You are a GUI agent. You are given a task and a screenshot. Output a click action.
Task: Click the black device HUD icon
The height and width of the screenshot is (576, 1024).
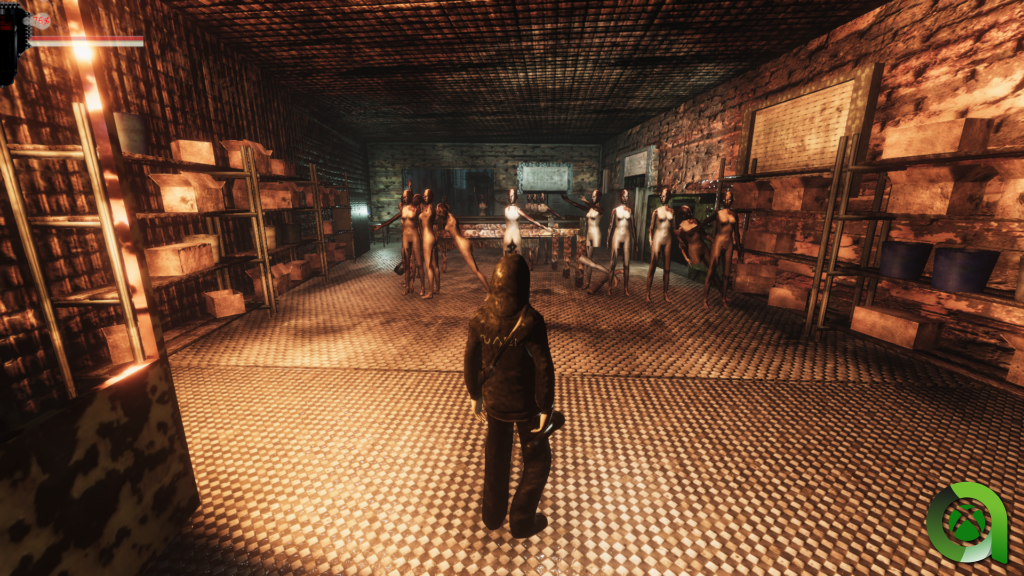(9, 42)
